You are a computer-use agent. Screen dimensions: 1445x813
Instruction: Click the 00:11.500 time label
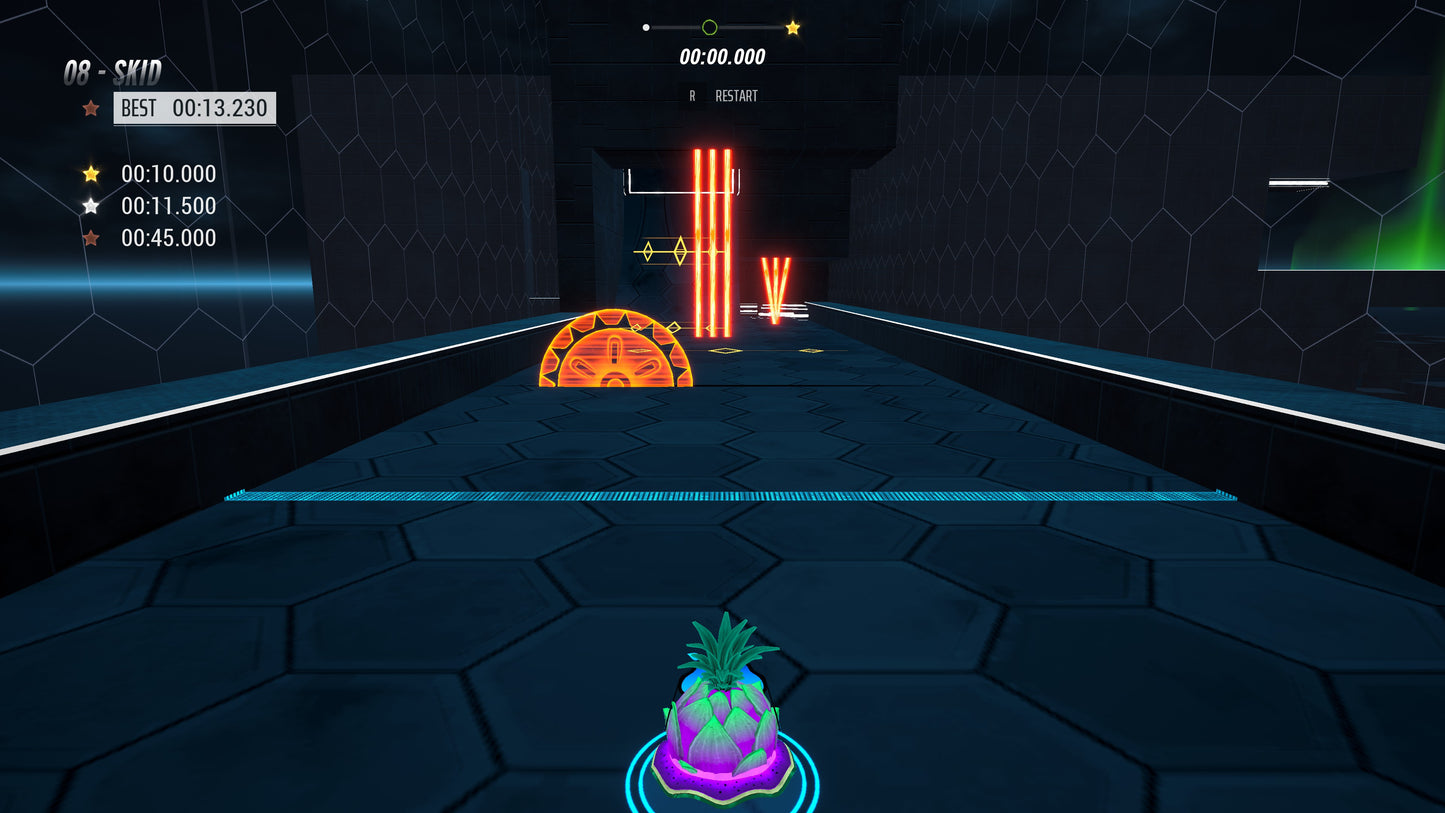point(168,206)
